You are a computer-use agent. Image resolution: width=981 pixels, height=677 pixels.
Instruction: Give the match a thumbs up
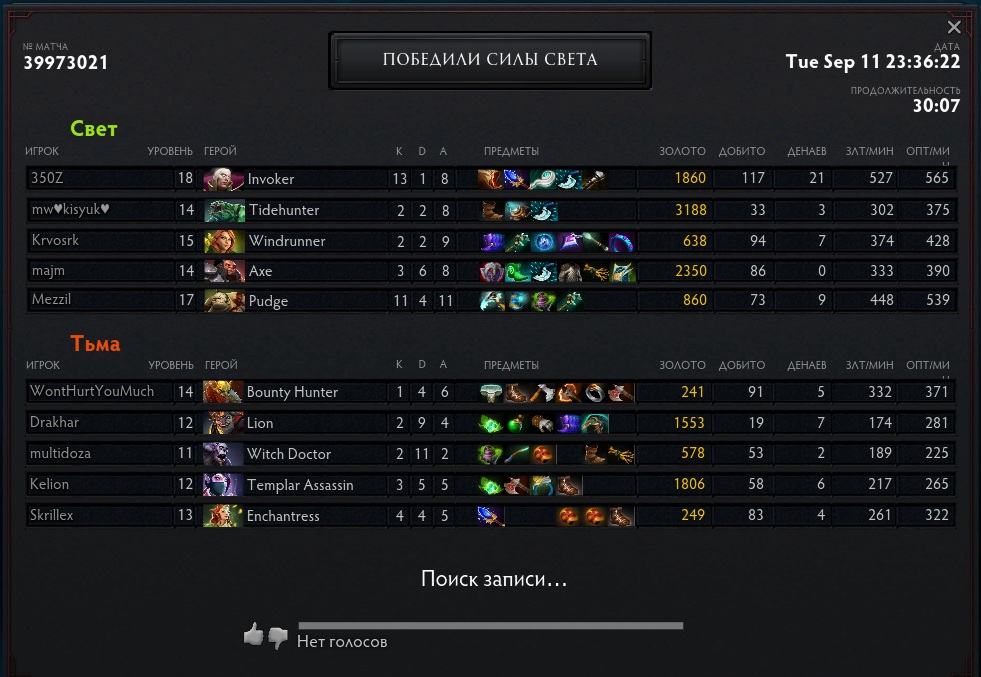253,634
